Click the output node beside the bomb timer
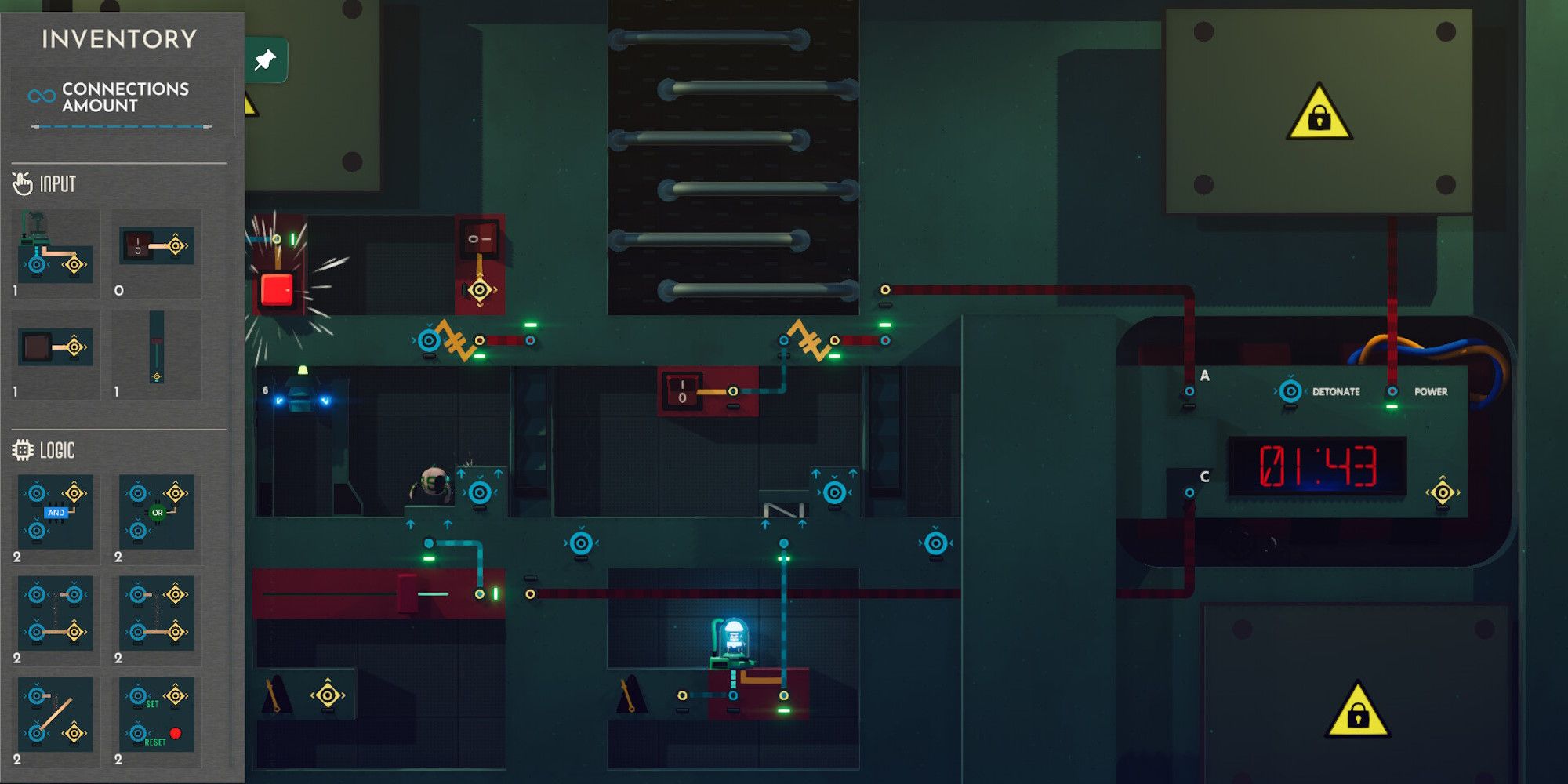This screenshot has width=1568, height=784. click(x=1443, y=492)
